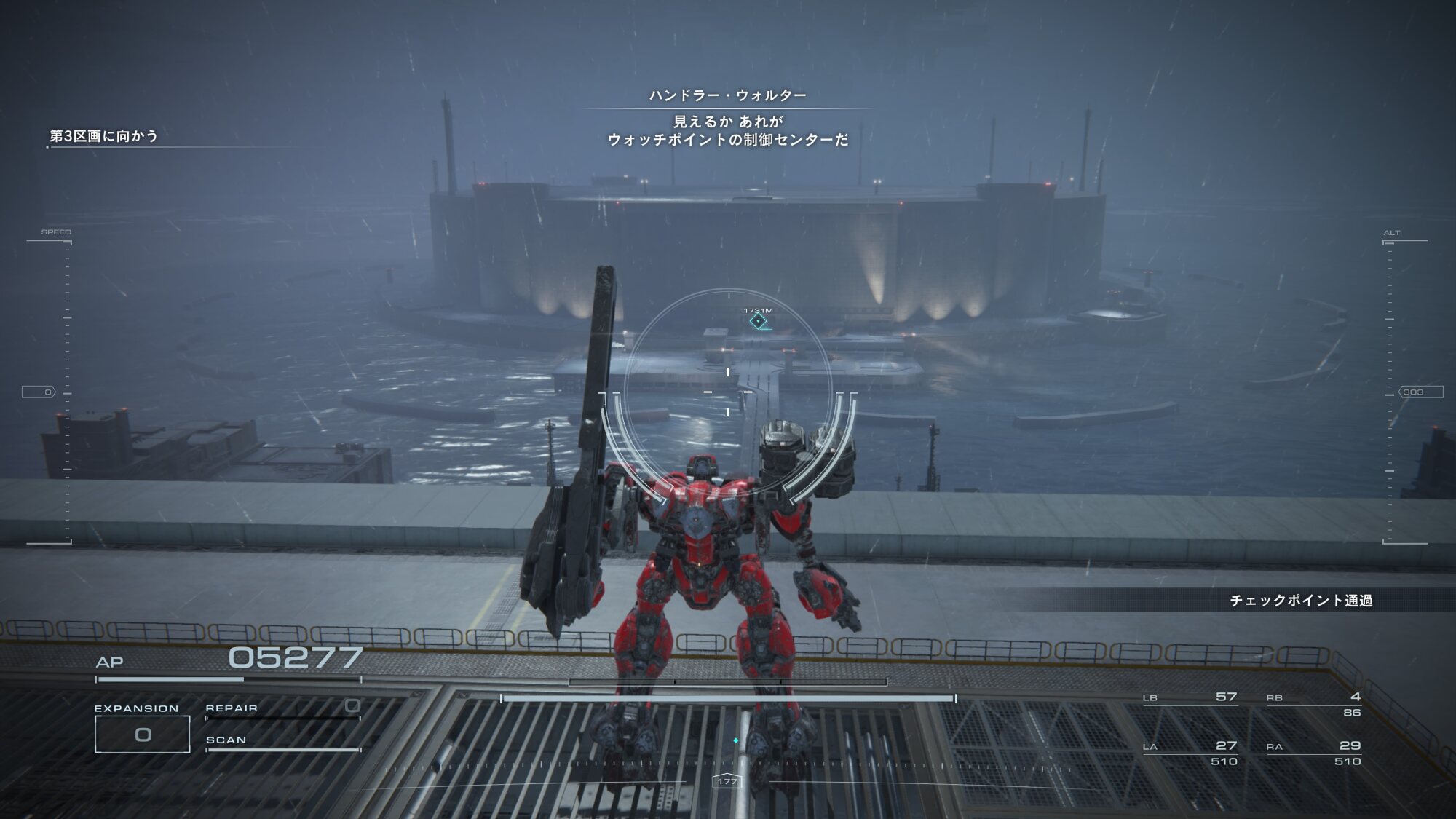Choose the LA left arm weapon slot
Viewport: 1456px width, 819px height.
pos(1190,753)
